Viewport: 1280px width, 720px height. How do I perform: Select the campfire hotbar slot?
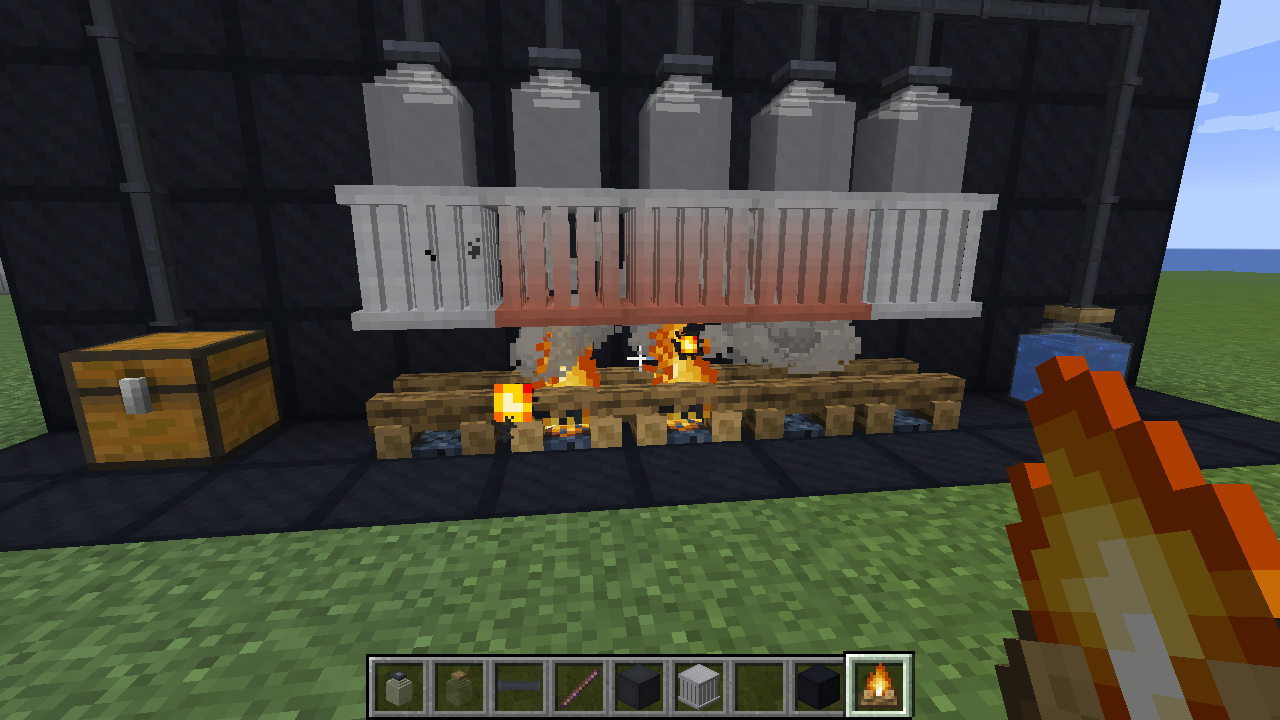coord(878,686)
